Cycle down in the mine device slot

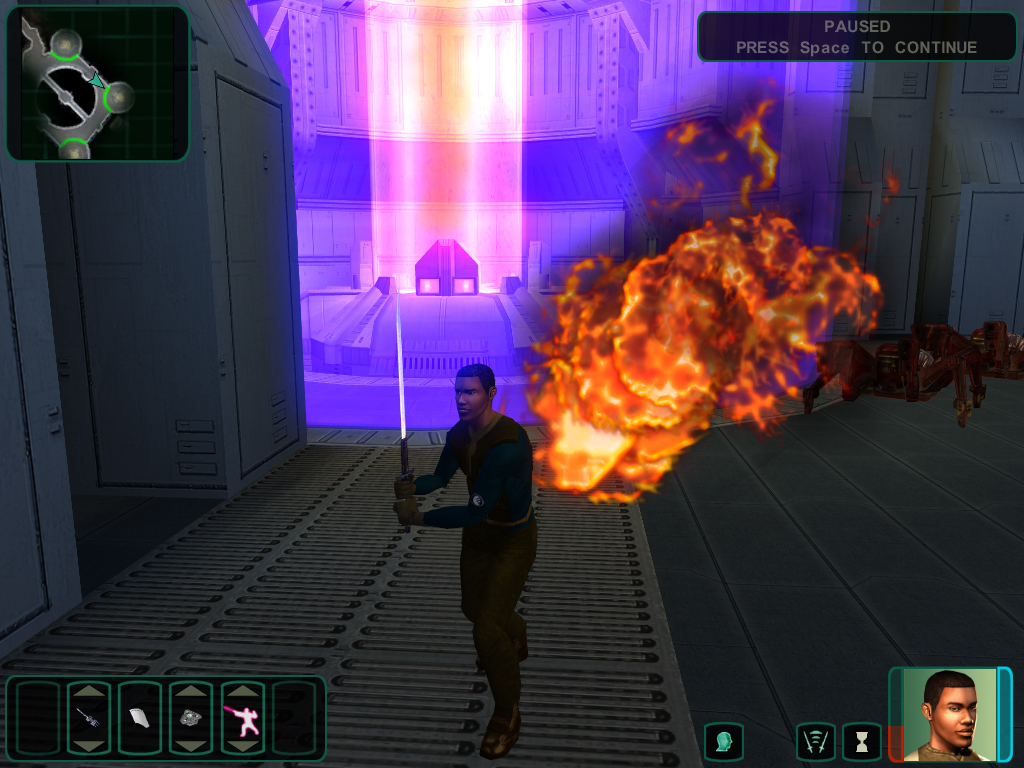(190, 745)
